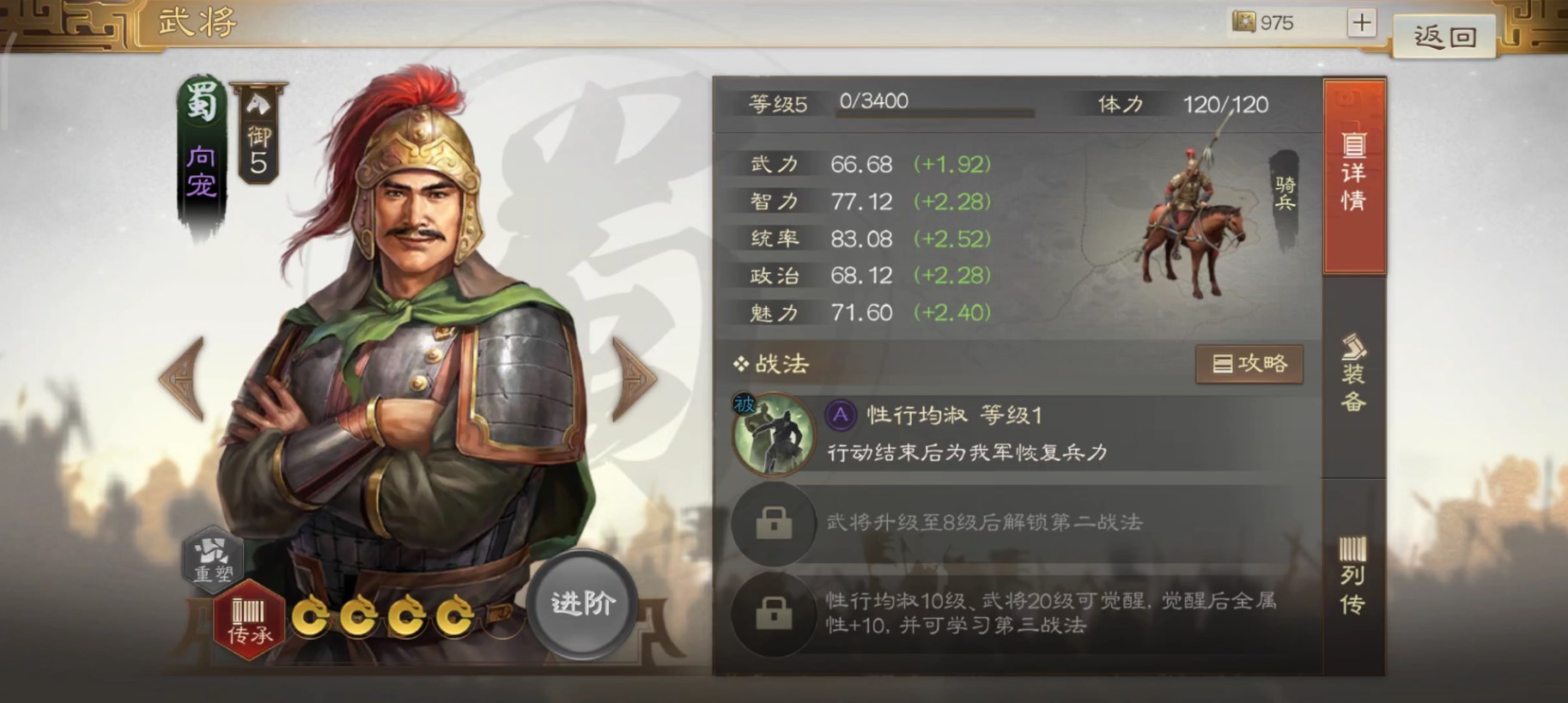Image resolution: width=1568 pixels, height=703 pixels.
Task: Click the currency plus button to add funds
Action: pyautogui.click(x=1361, y=22)
